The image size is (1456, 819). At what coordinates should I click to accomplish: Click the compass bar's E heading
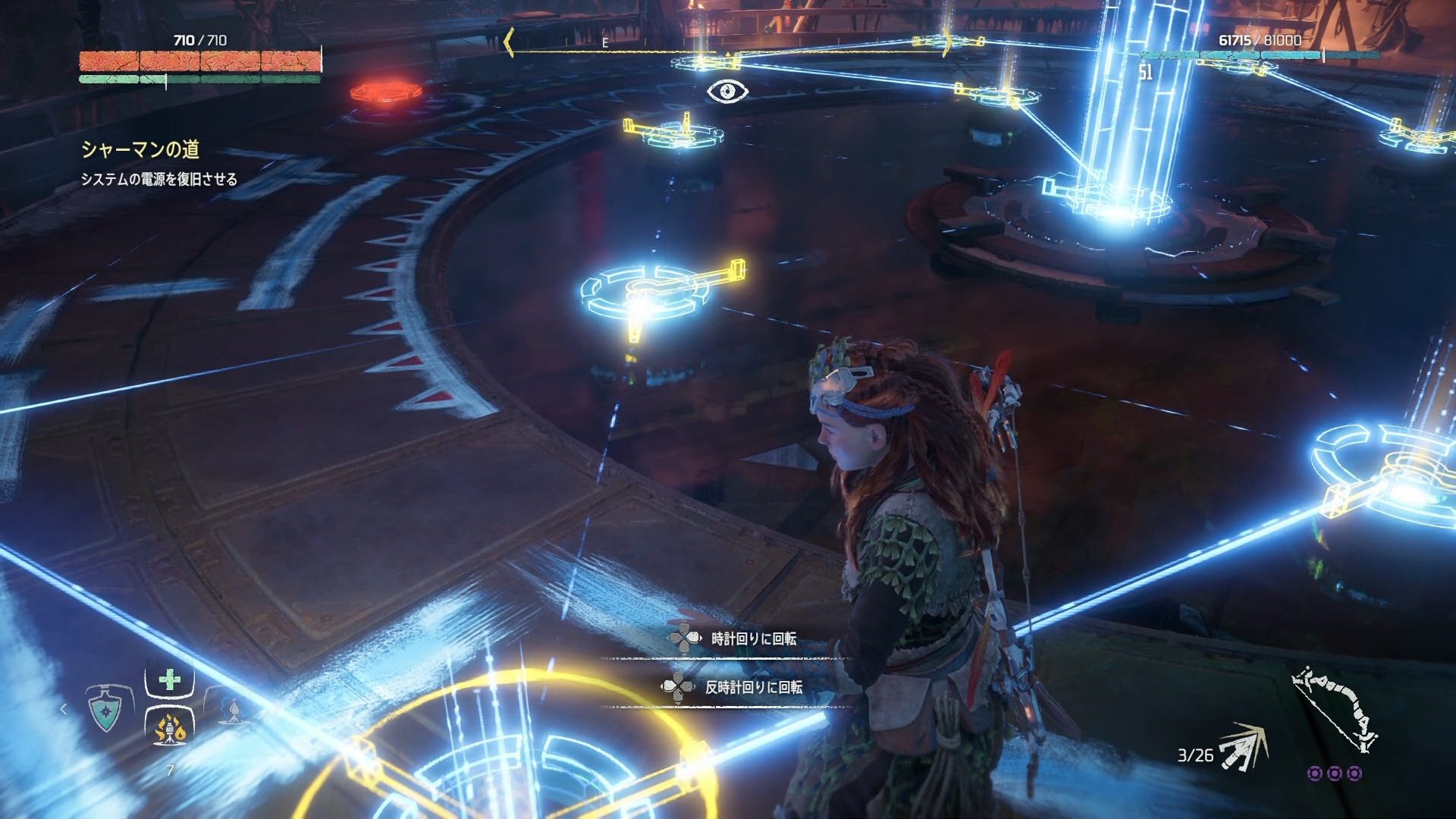[x=605, y=44]
